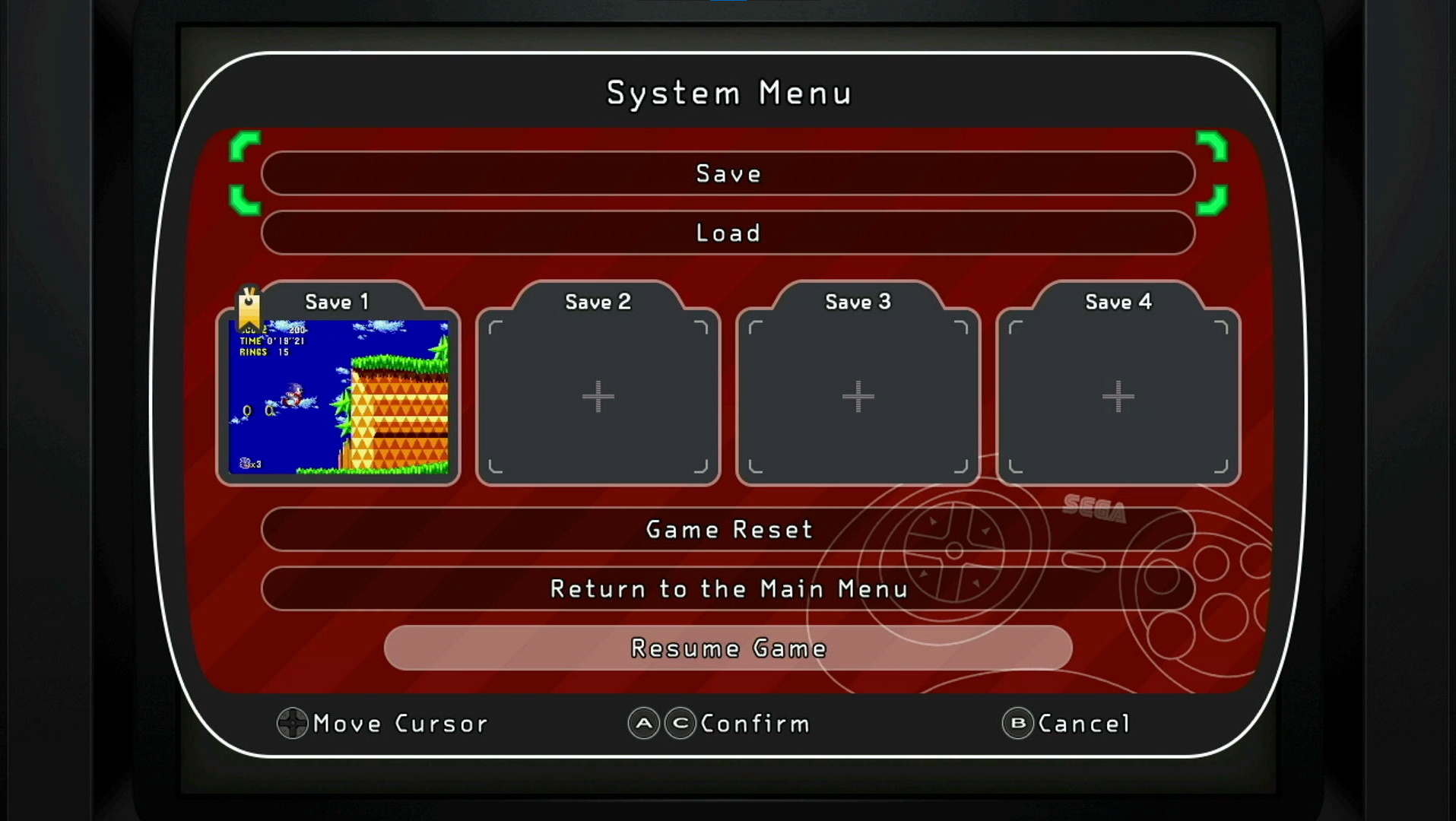Select the Load option
The height and width of the screenshot is (821, 1456).
click(728, 233)
